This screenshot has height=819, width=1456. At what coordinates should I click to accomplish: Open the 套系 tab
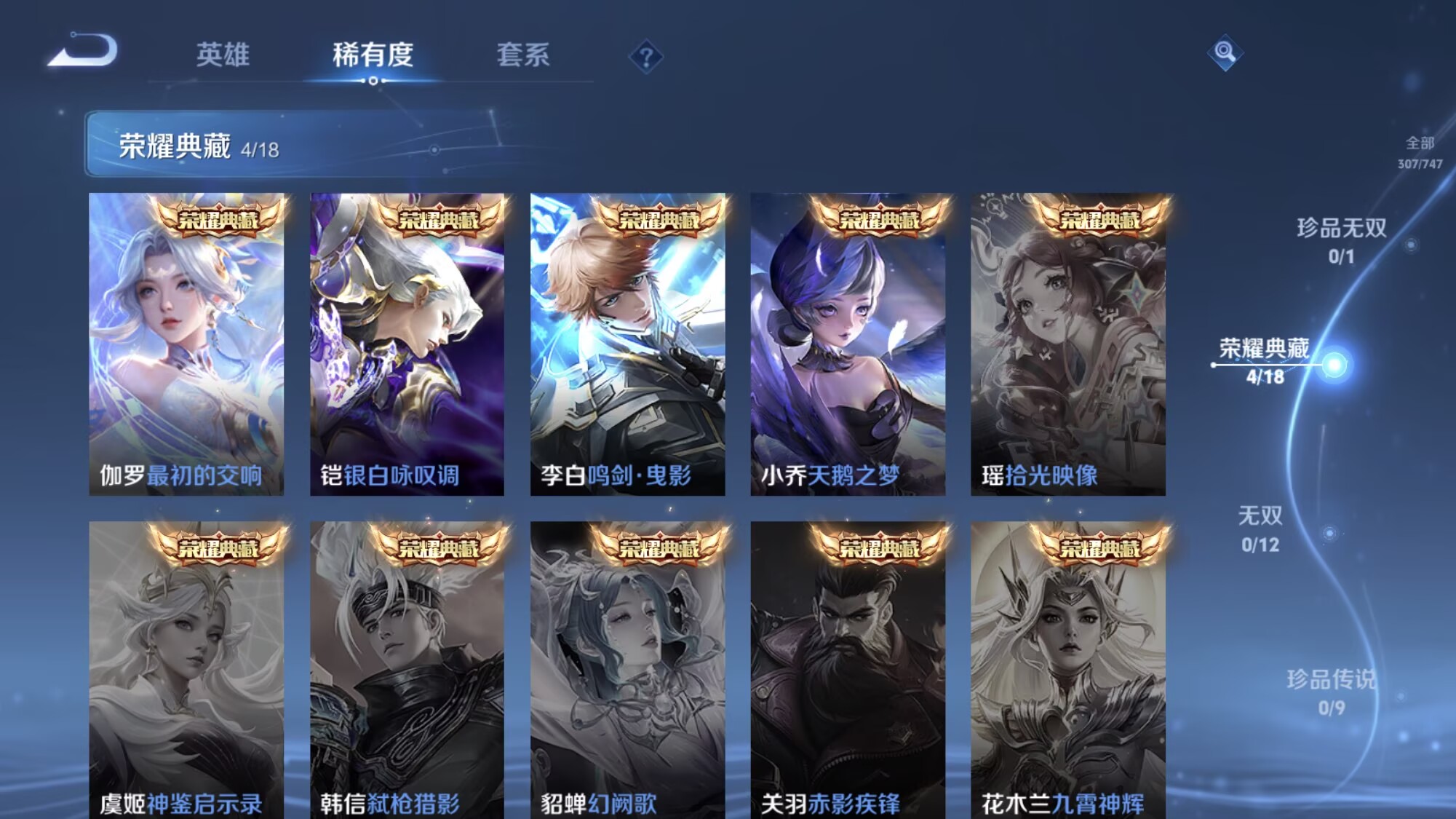pyautogui.click(x=522, y=55)
